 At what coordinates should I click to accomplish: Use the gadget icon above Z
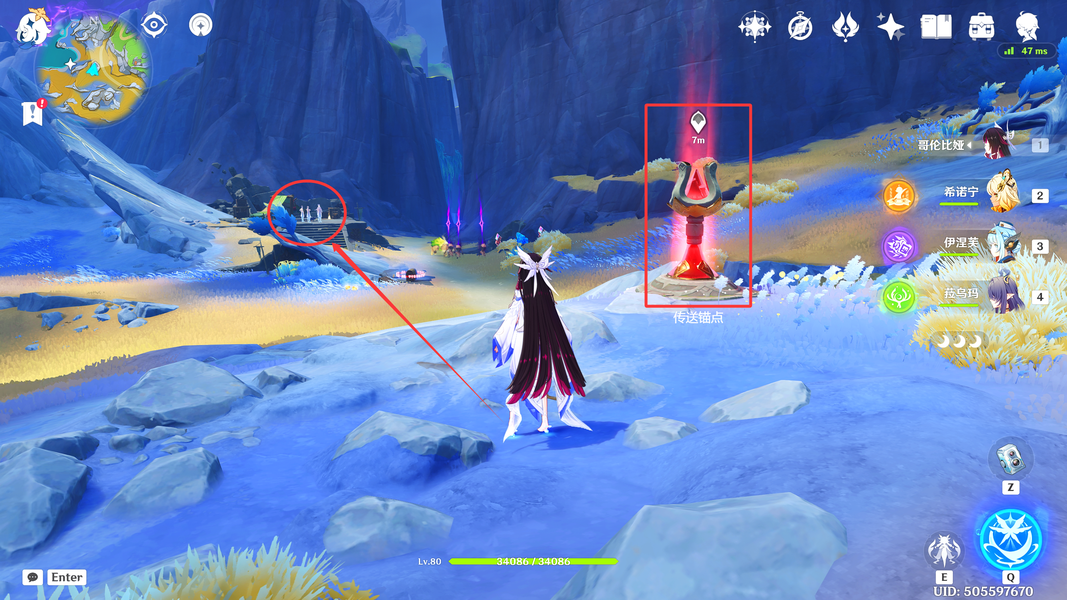1010,460
